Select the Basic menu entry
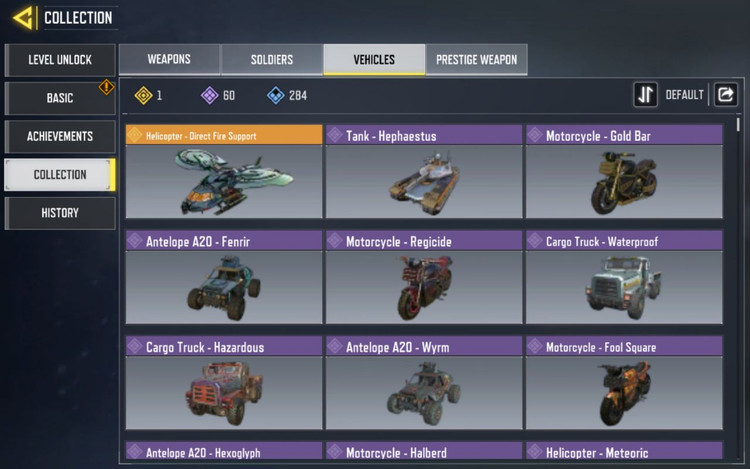The image size is (750, 469). pyautogui.click(x=60, y=98)
